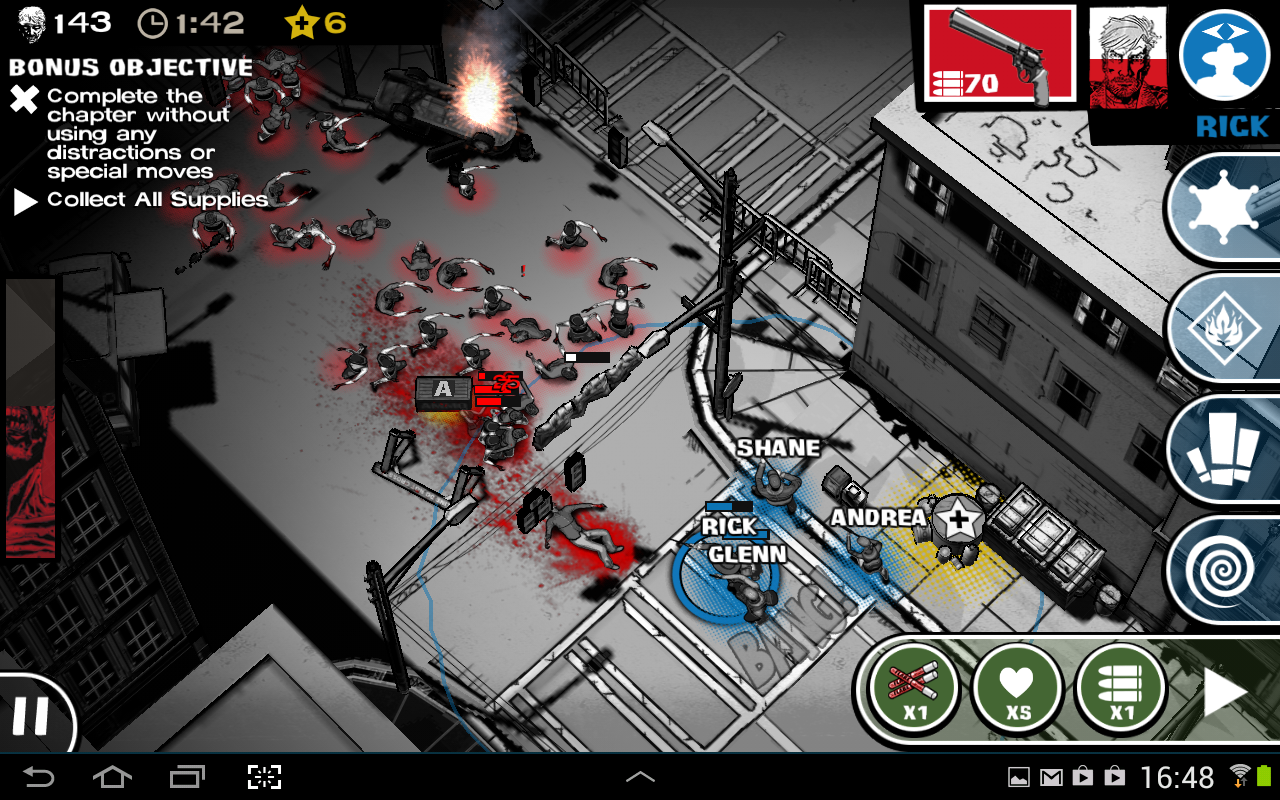Image resolution: width=1280 pixels, height=800 pixels.
Task: Use the X5 health pack heart icon
Action: coord(1016,688)
